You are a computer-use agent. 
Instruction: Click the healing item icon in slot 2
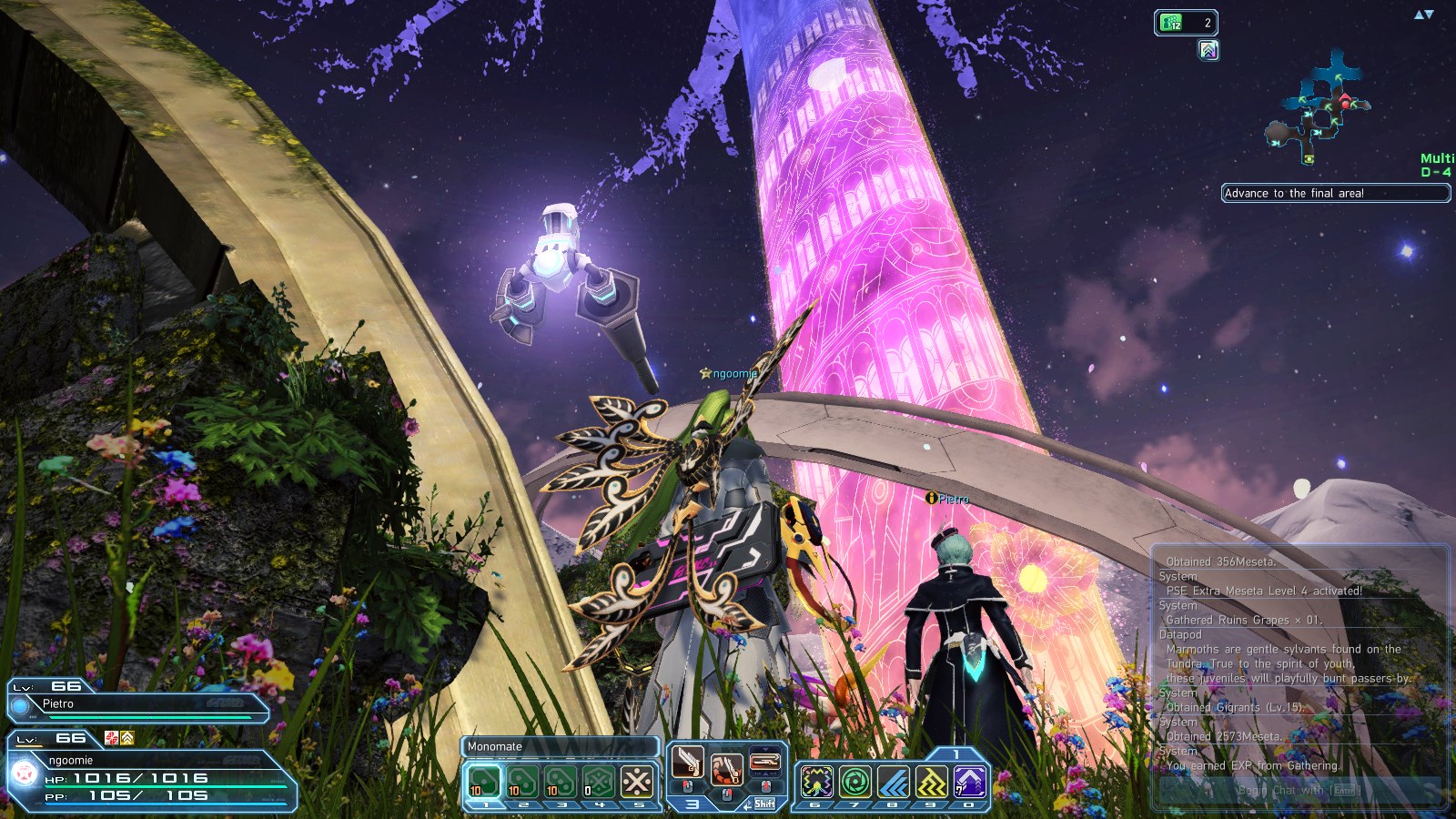(521, 780)
